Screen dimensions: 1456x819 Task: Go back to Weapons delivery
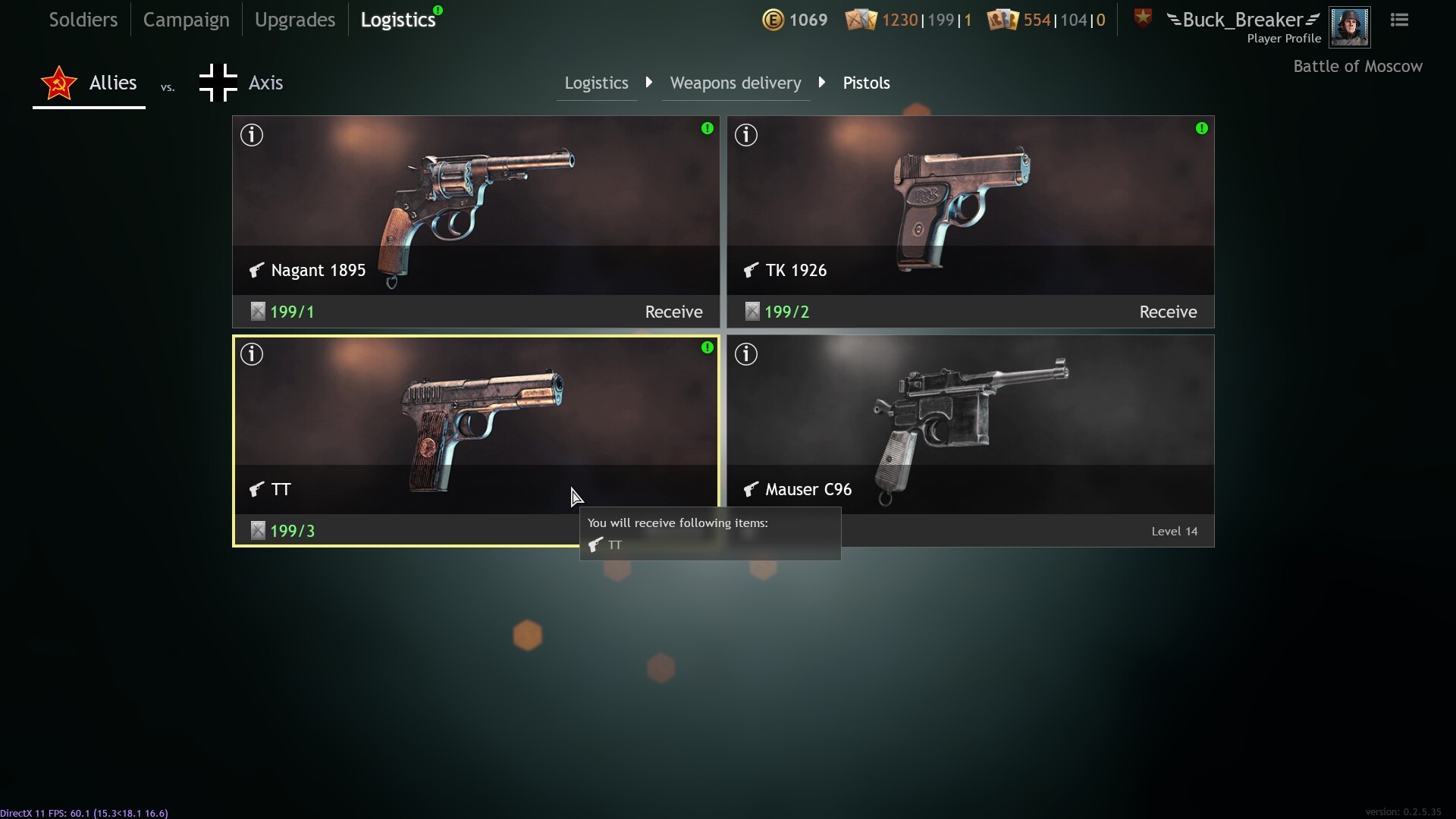coord(735,83)
